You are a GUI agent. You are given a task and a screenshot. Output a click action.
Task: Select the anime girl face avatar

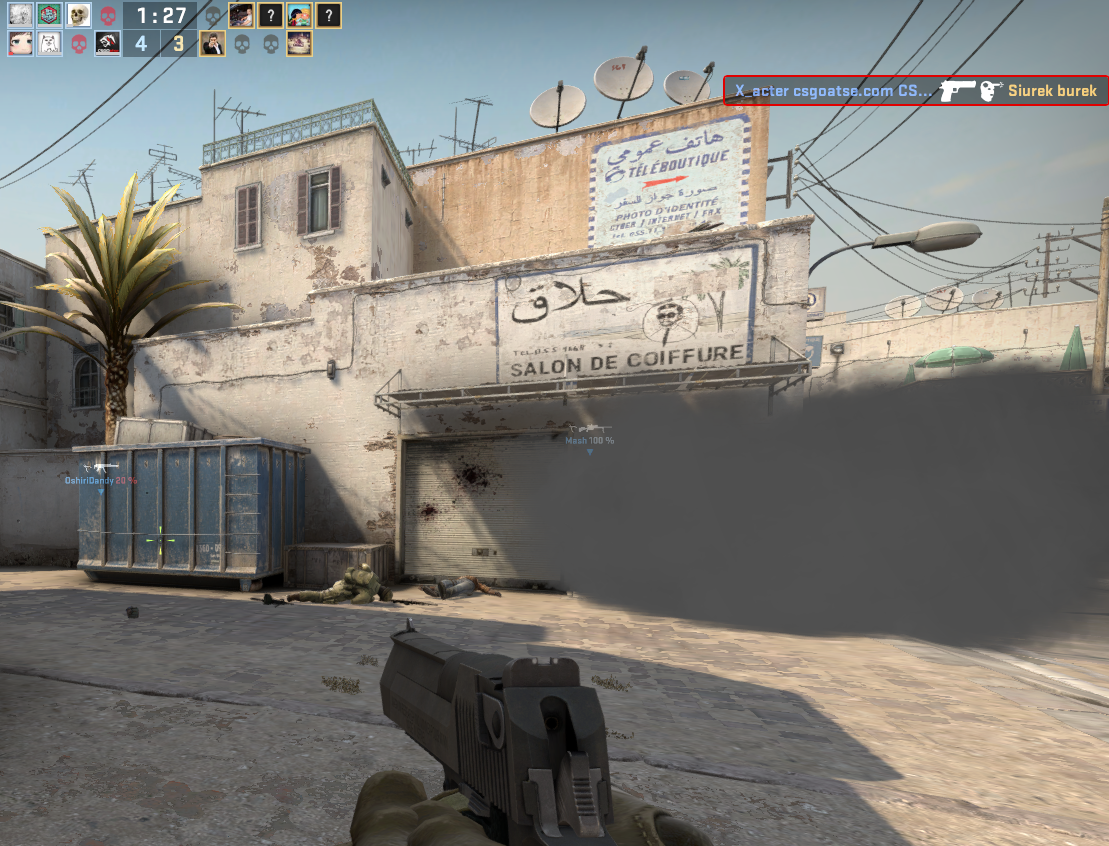(x=21, y=44)
